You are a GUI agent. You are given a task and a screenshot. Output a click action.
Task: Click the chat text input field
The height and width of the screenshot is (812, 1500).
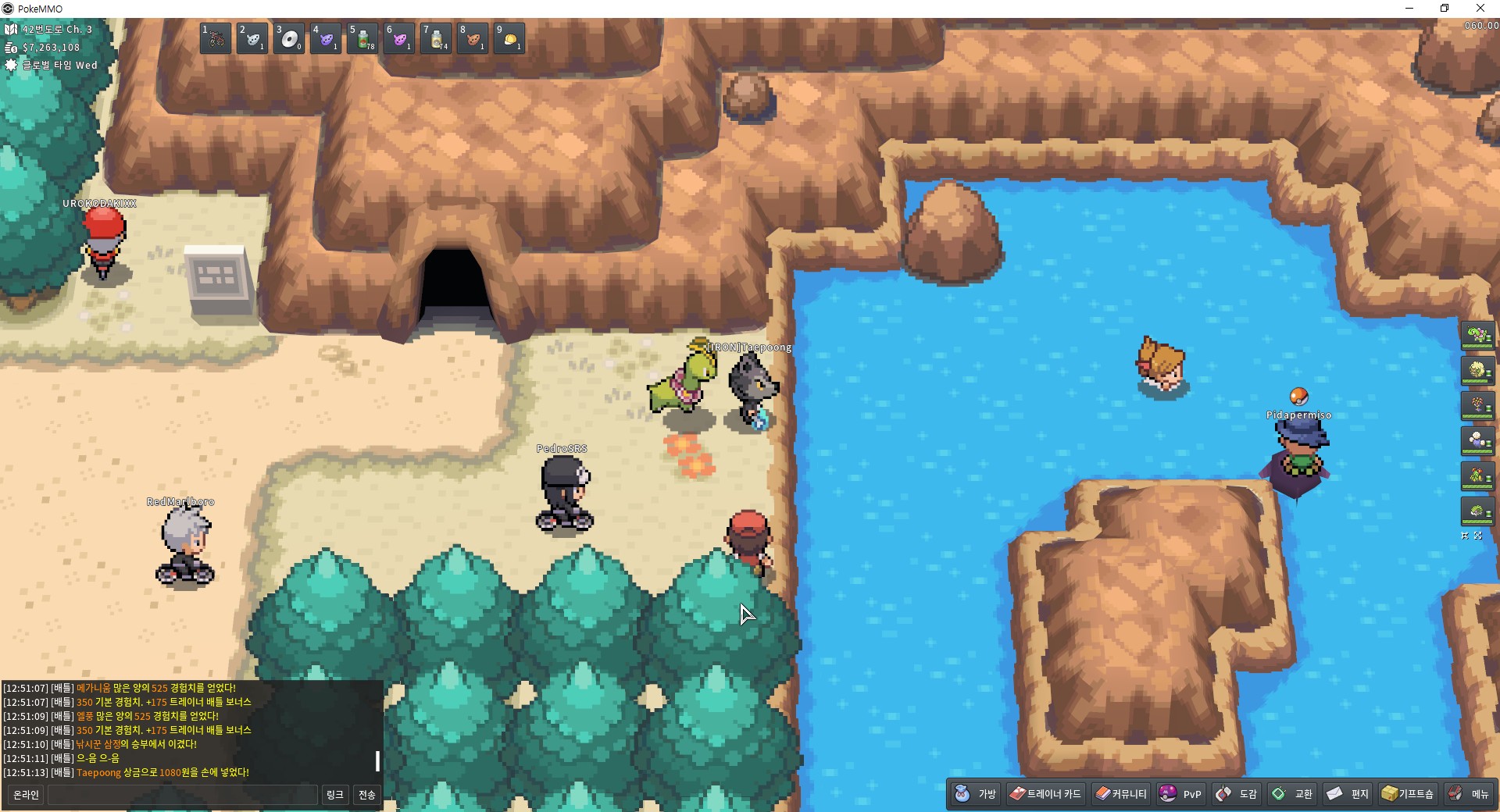pyautogui.click(x=183, y=795)
